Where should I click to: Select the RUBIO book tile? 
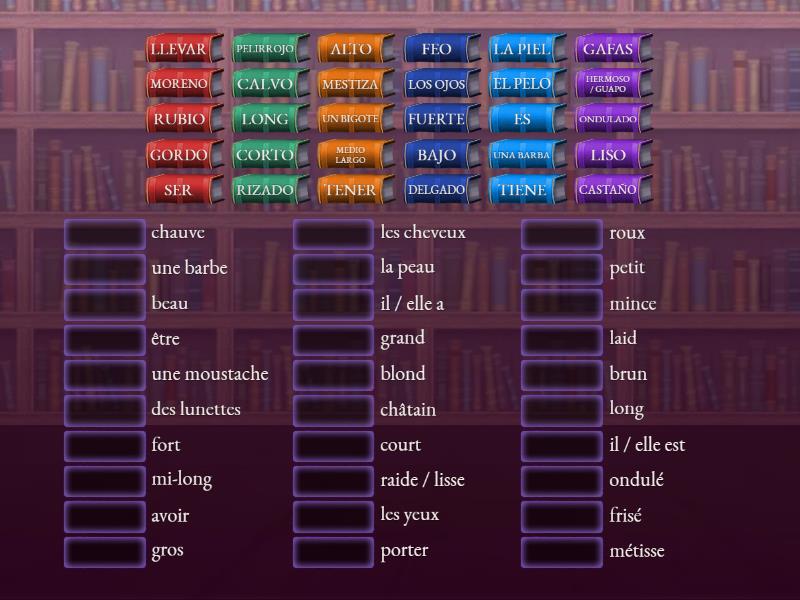178,119
